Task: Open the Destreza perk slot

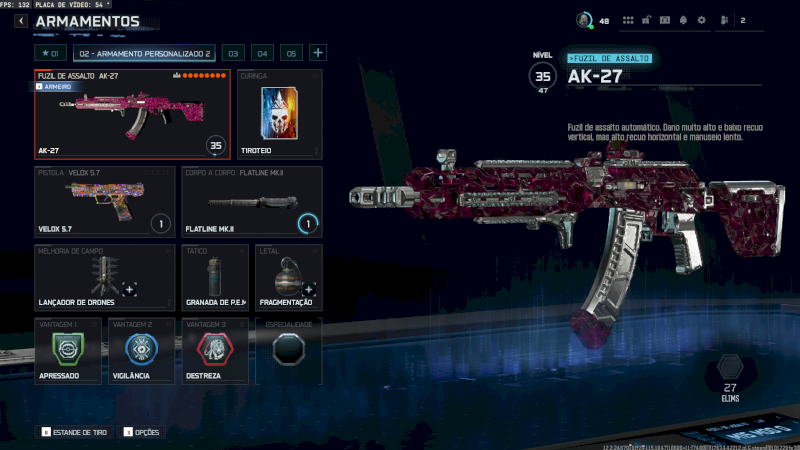Action: 215,351
